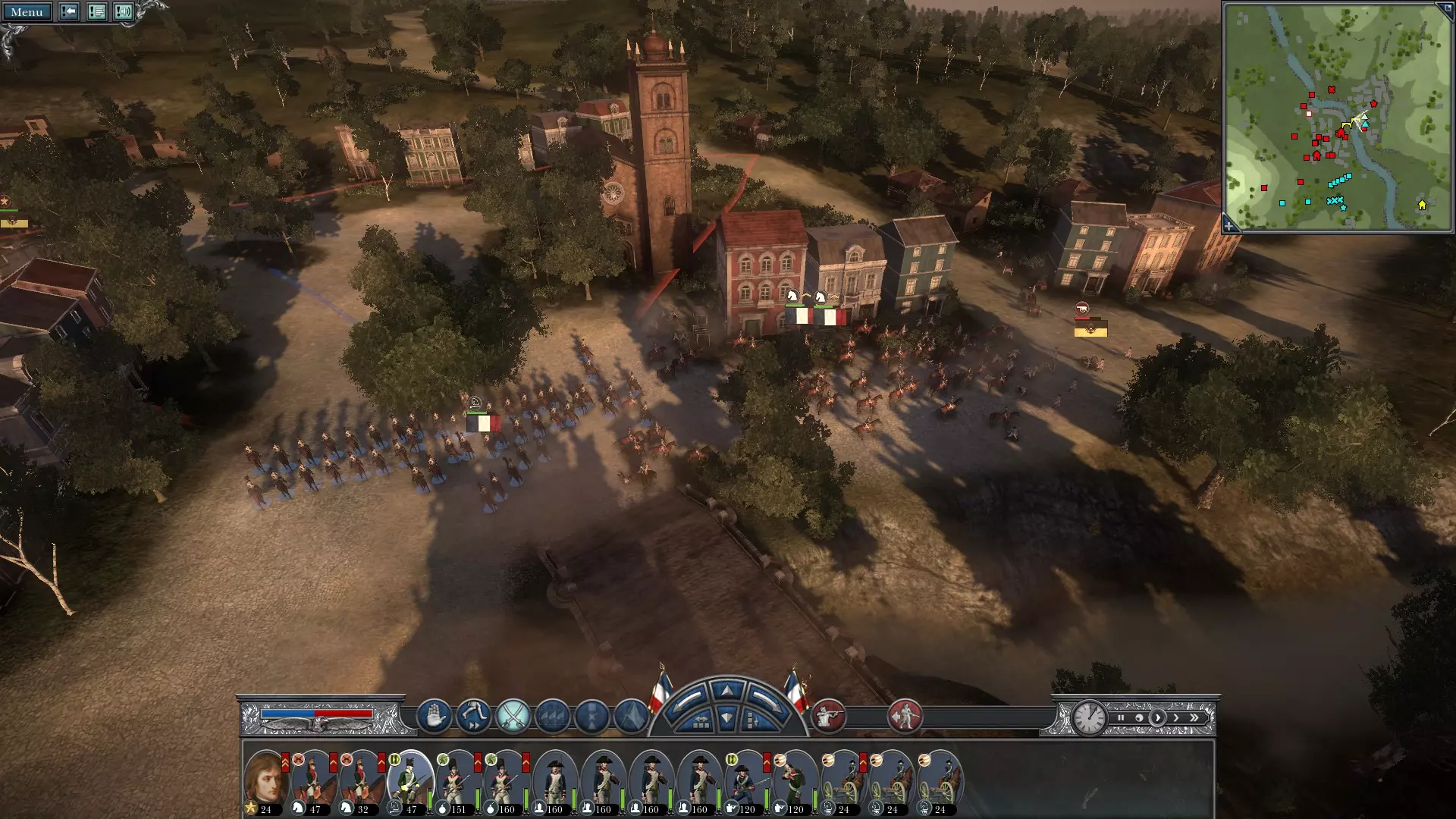Toggle run mode with the legs icon
The width and height of the screenshot is (1456, 819).
473,716
